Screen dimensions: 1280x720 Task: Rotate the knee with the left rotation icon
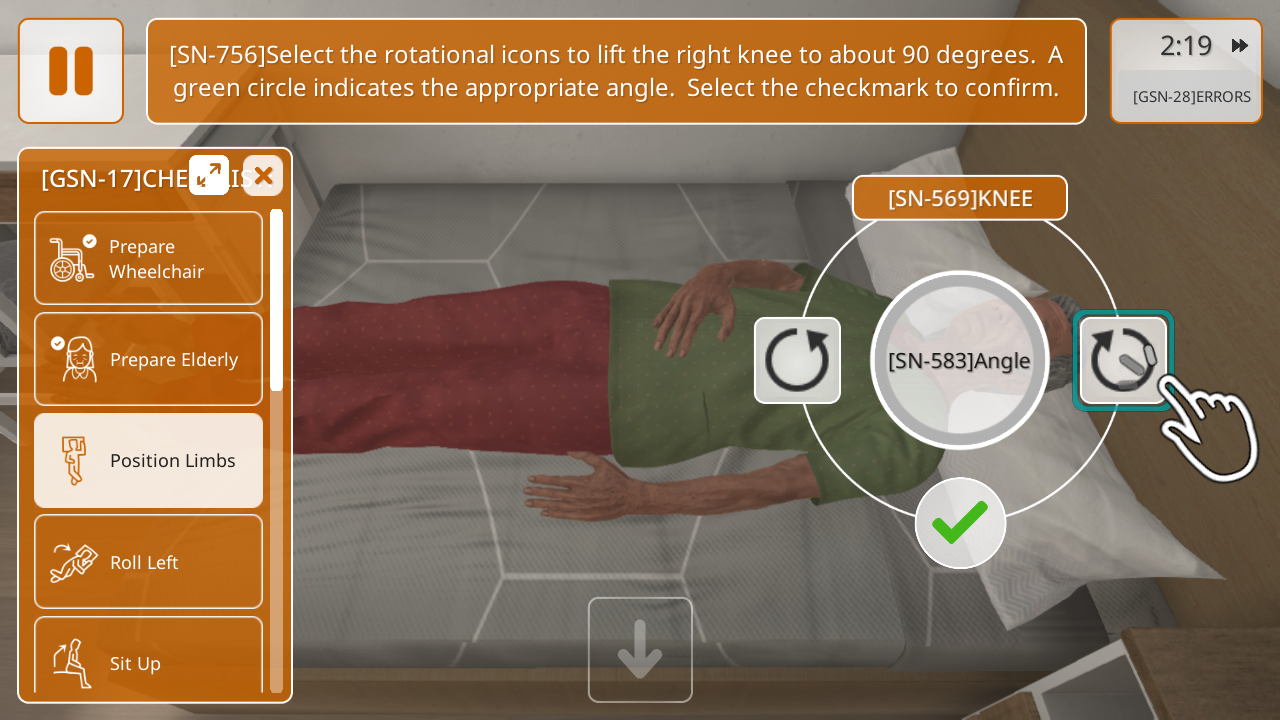point(797,360)
